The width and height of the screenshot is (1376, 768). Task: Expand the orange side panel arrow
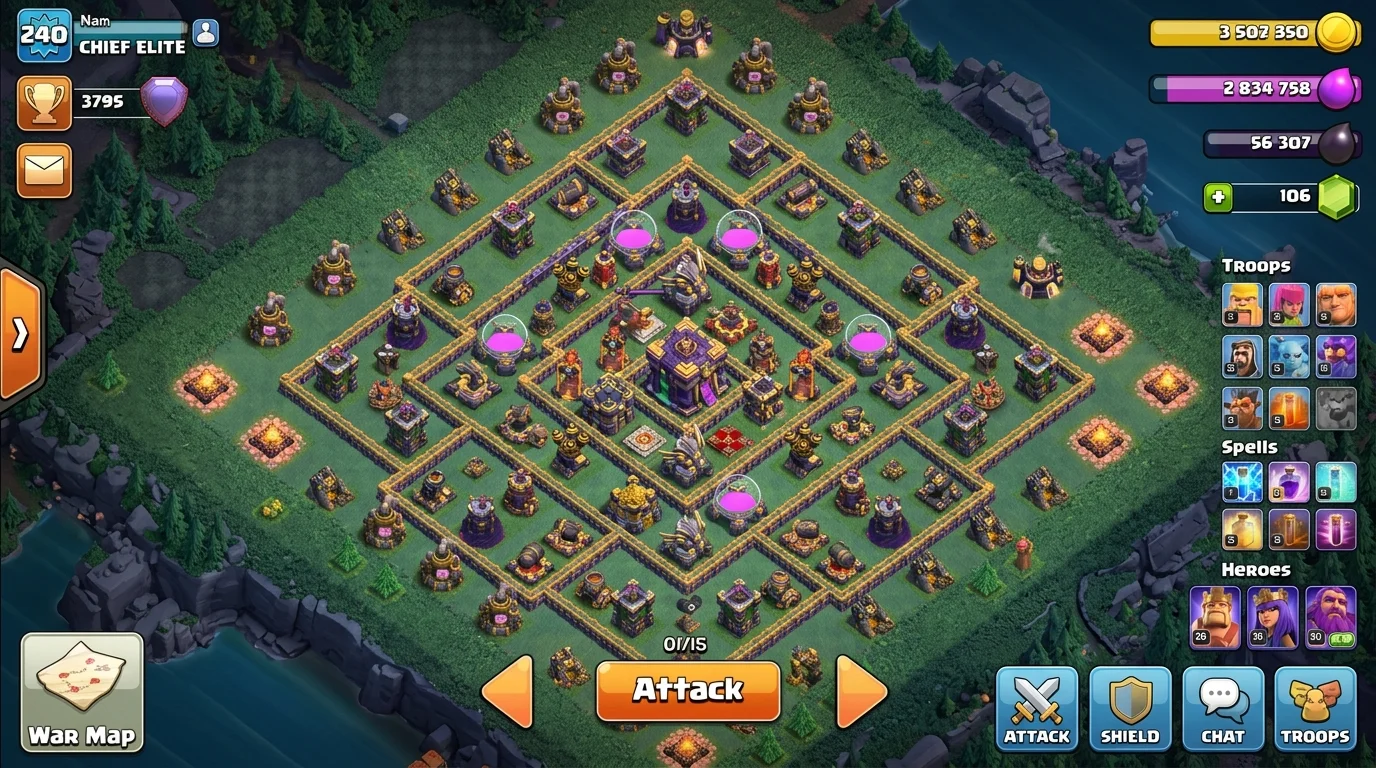20,330
